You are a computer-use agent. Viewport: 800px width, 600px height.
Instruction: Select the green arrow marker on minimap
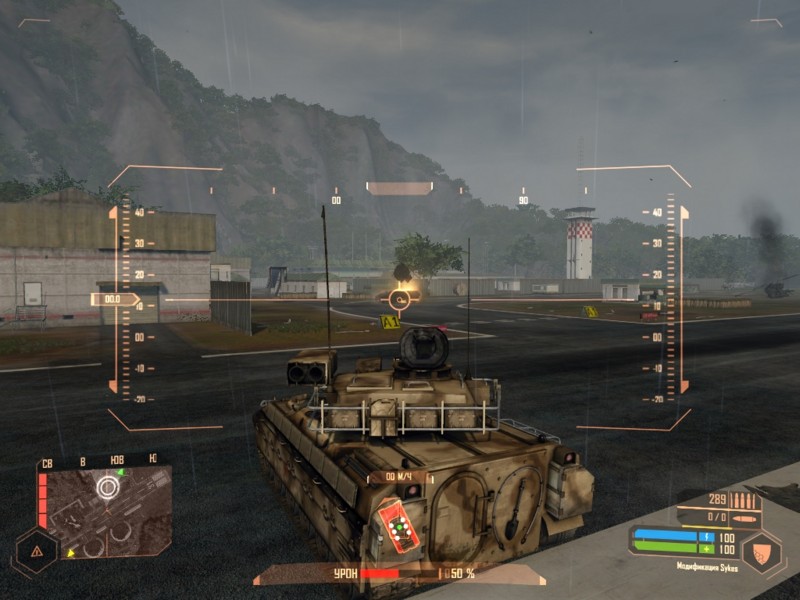pos(121,471)
